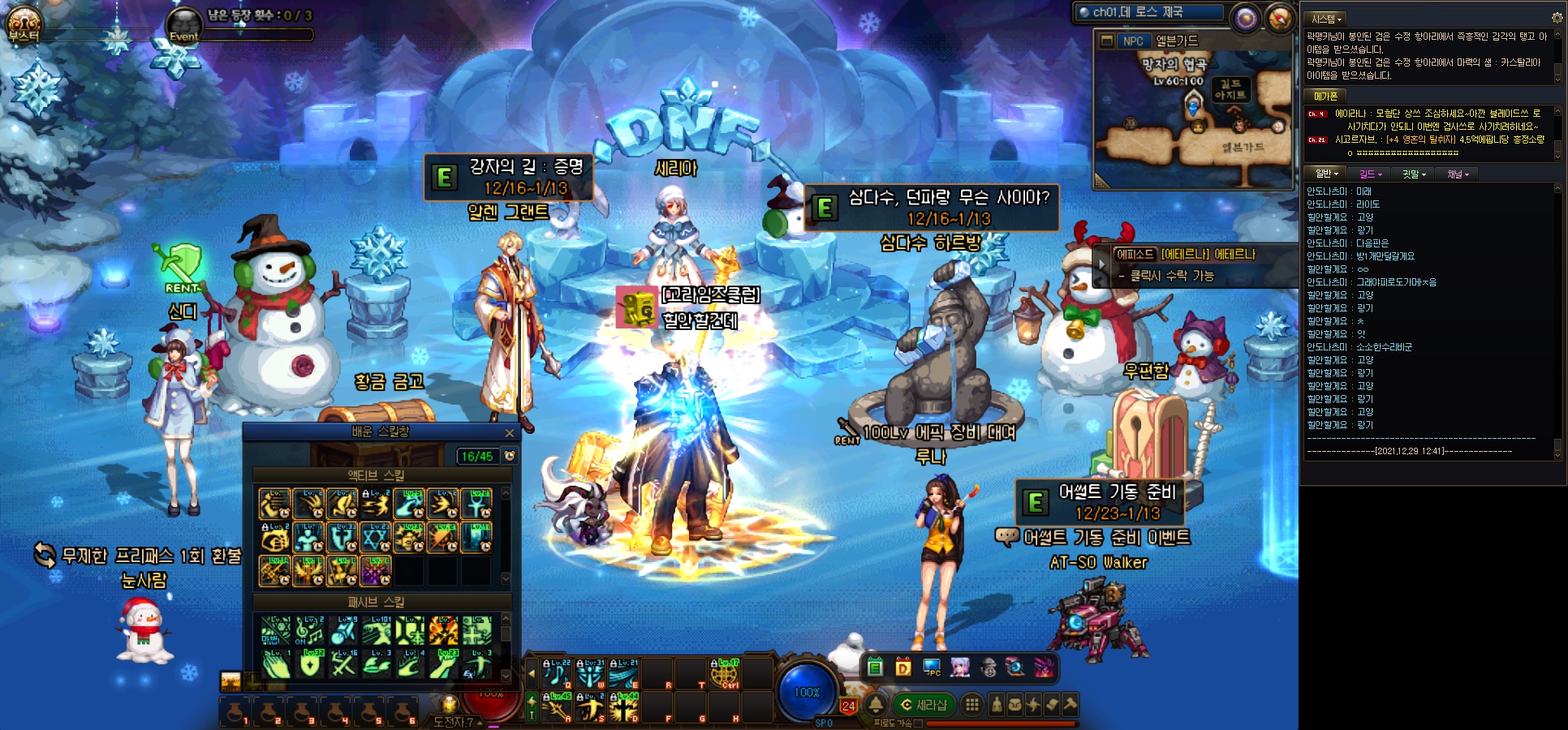Switch to the 길드 chat tab
This screenshot has width=1568, height=730.
(x=1369, y=174)
